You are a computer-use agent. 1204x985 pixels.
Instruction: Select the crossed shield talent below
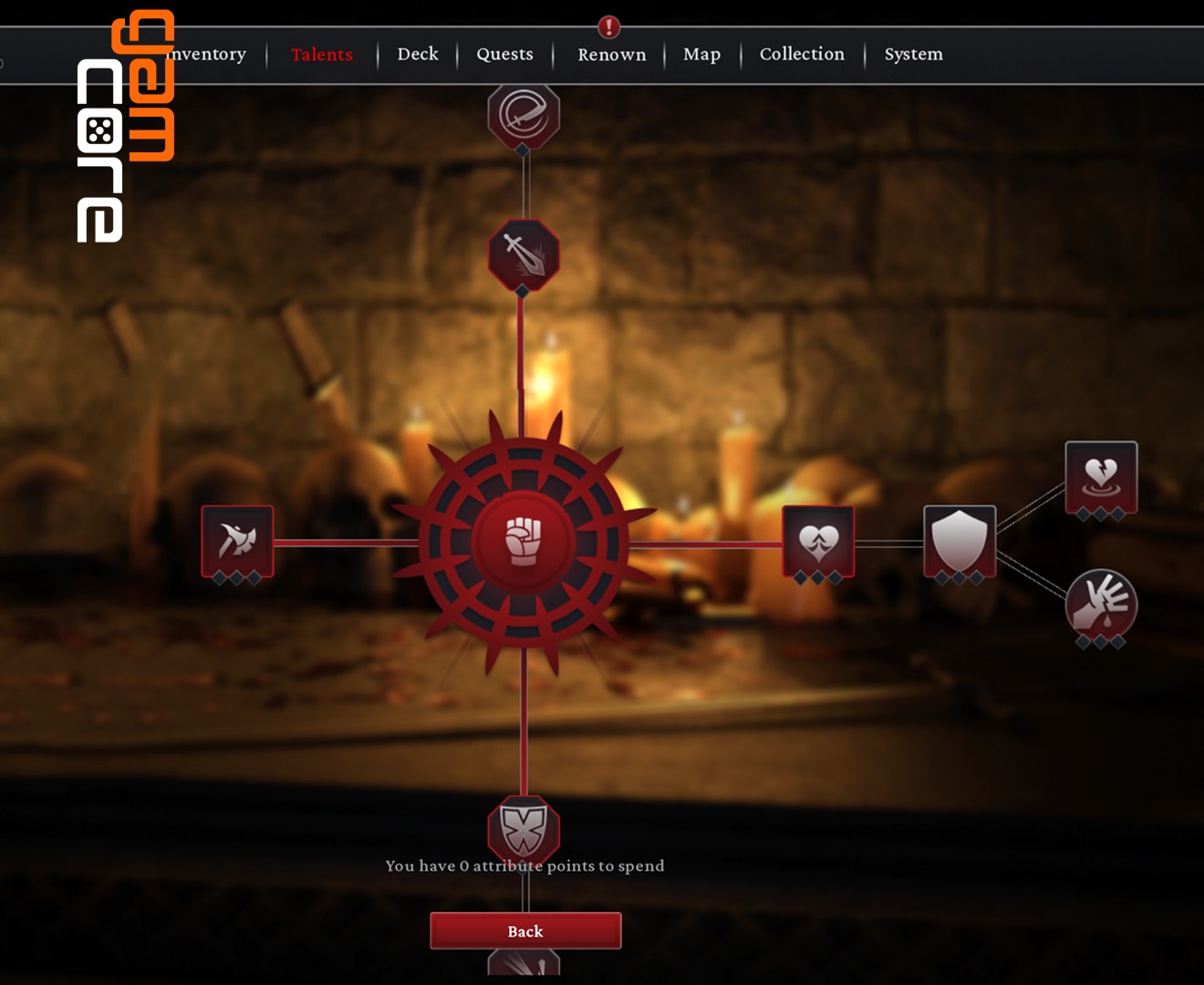(x=524, y=828)
